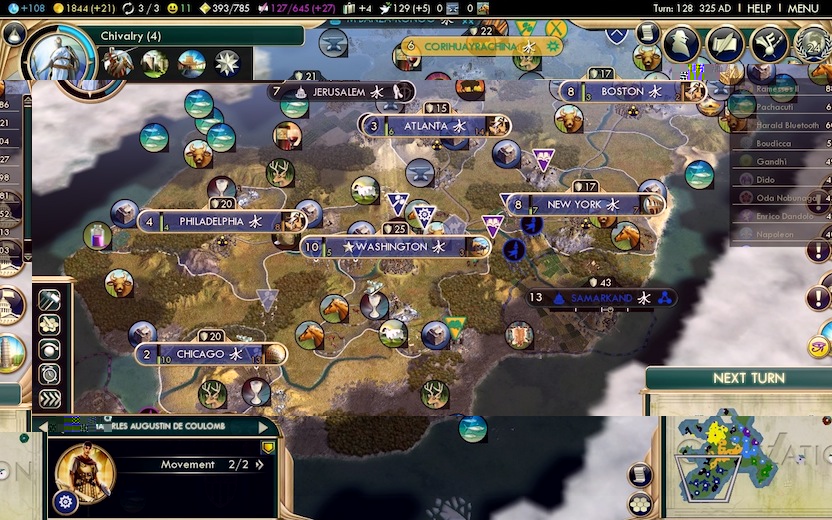The width and height of the screenshot is (832, 520).
Task: Open the Chicago city banner
Action: point(200,354)
